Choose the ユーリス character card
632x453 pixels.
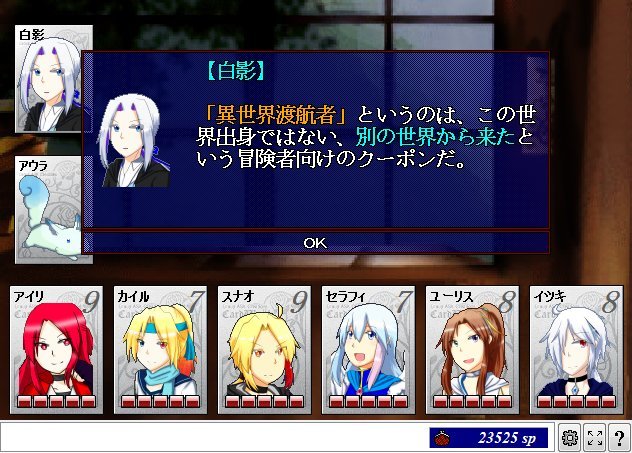tap(469, 349)
